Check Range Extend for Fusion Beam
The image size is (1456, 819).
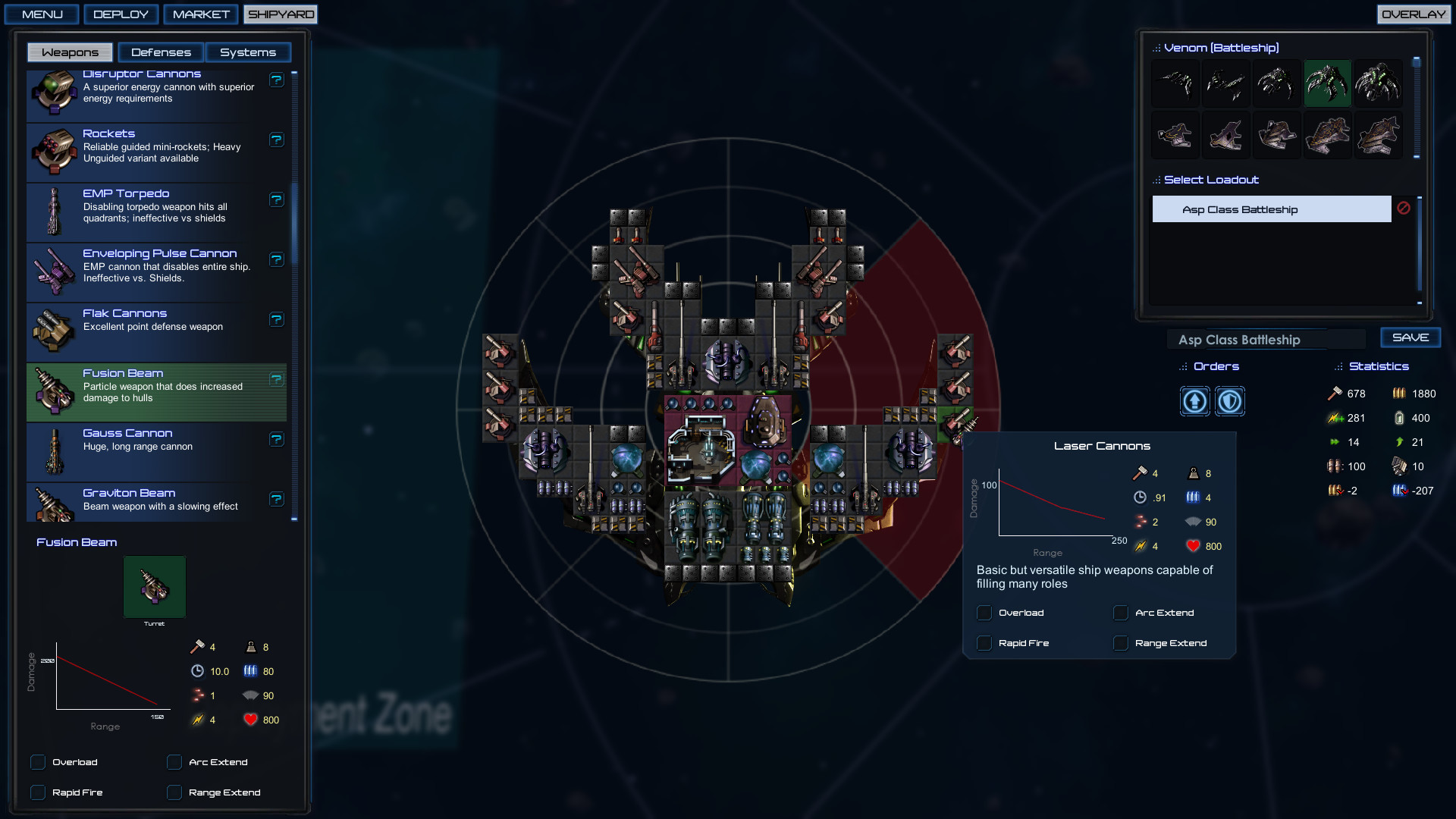(174, 792)
